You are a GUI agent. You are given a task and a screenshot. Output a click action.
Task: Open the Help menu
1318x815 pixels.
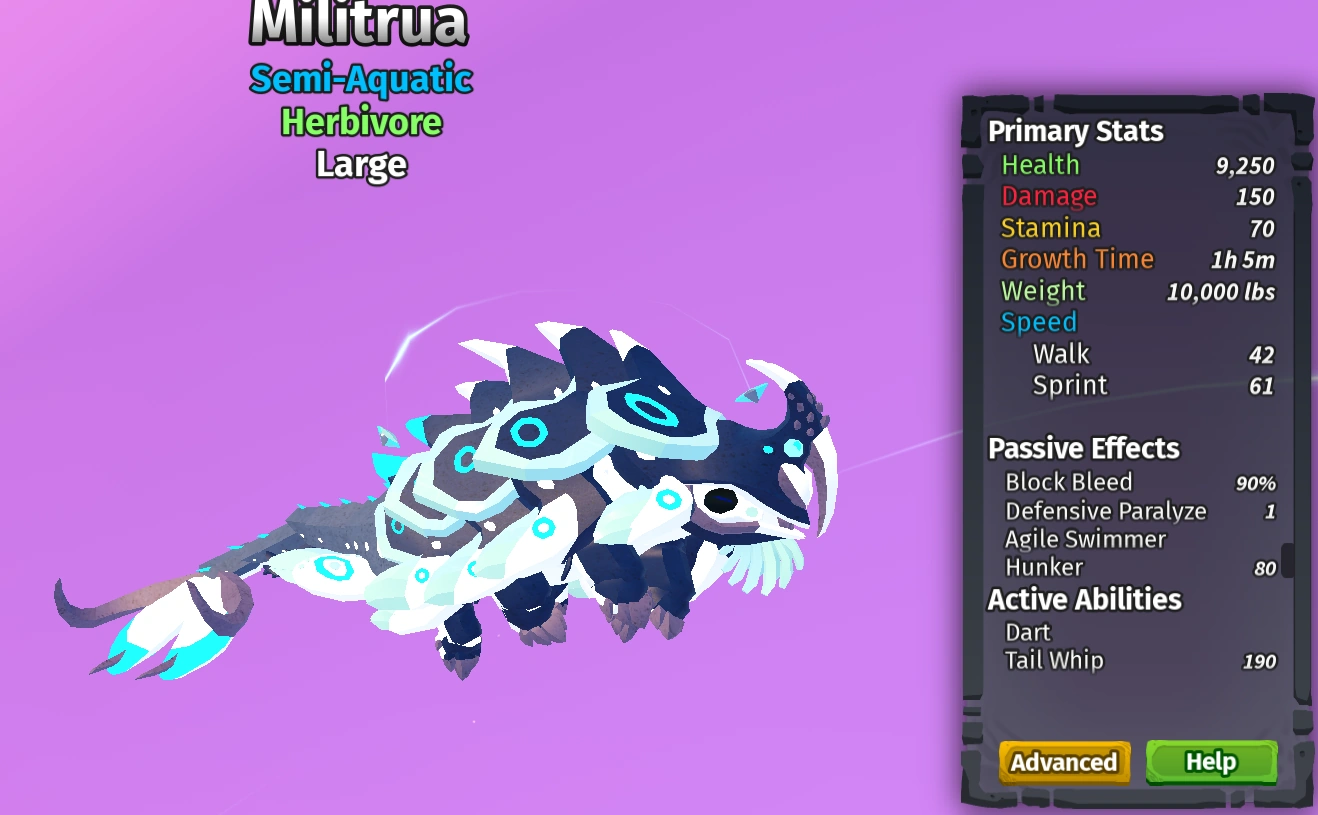1210,762
